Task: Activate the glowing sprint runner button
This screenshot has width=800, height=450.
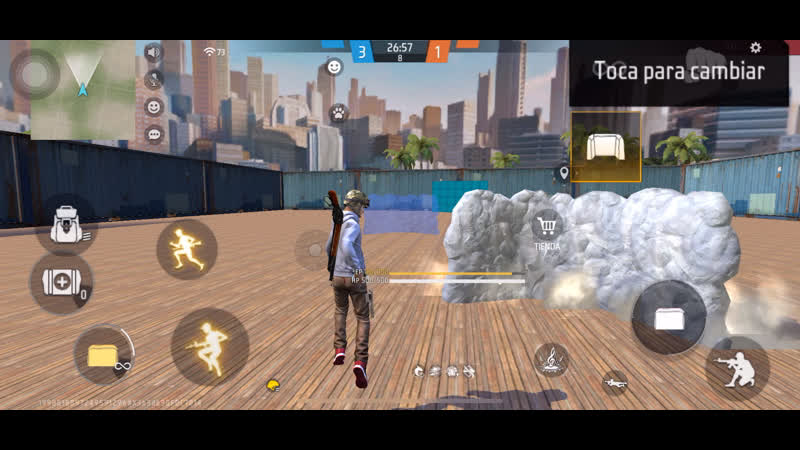Action: 187,249
